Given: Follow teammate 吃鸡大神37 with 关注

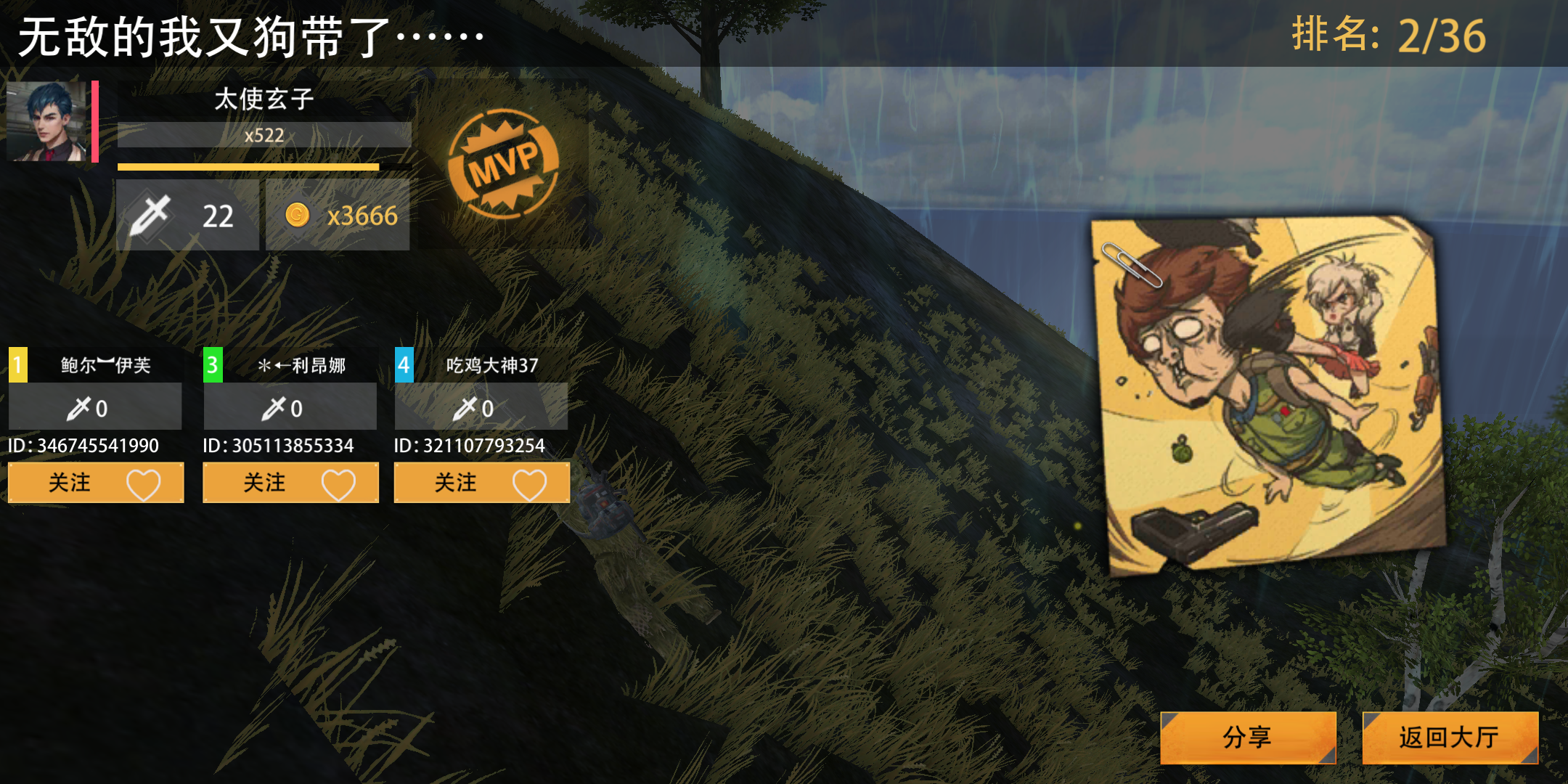Looking at the screenshot, I should [481, 483].
